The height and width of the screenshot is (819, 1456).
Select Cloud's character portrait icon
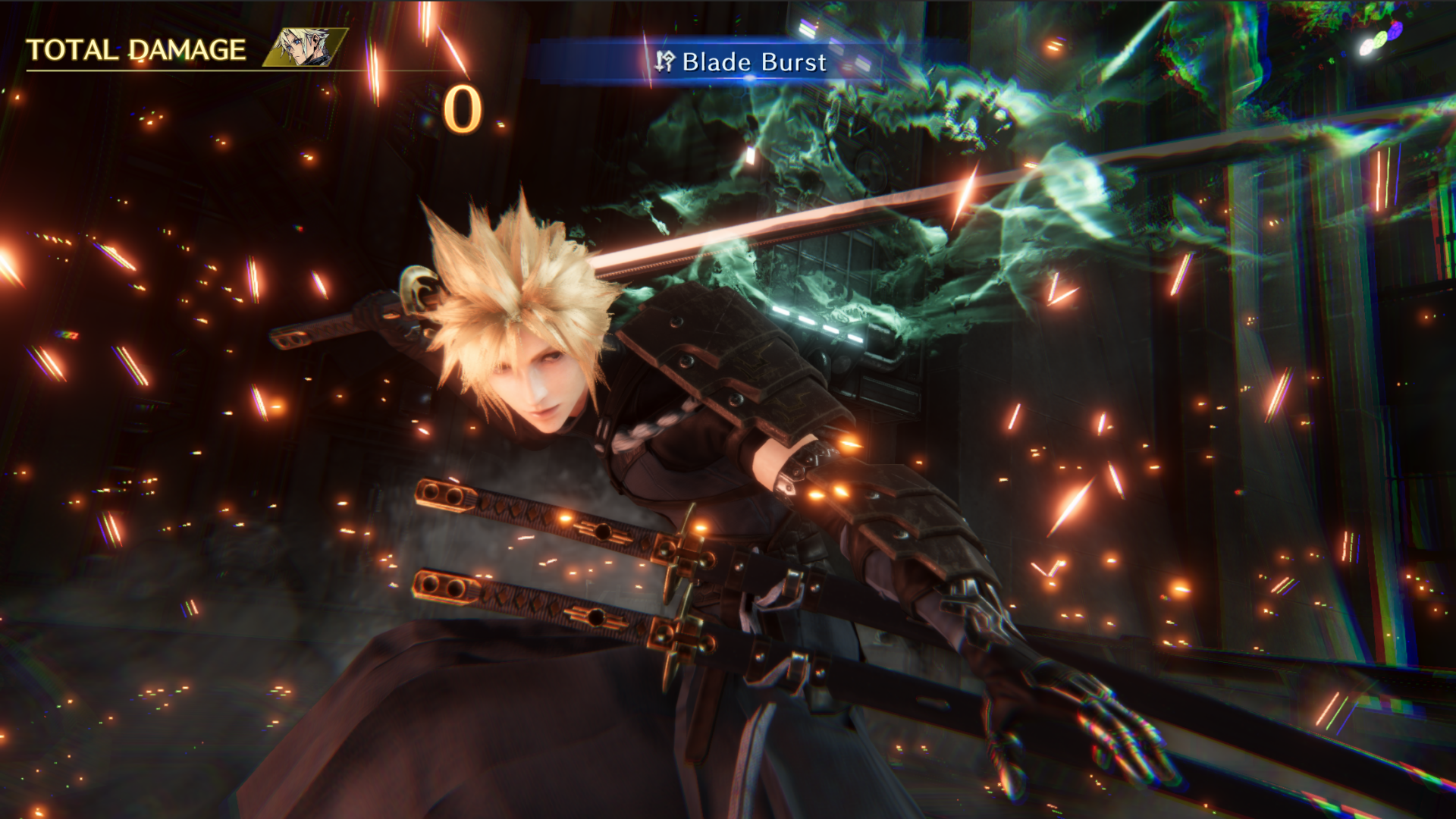coord(302,45)
